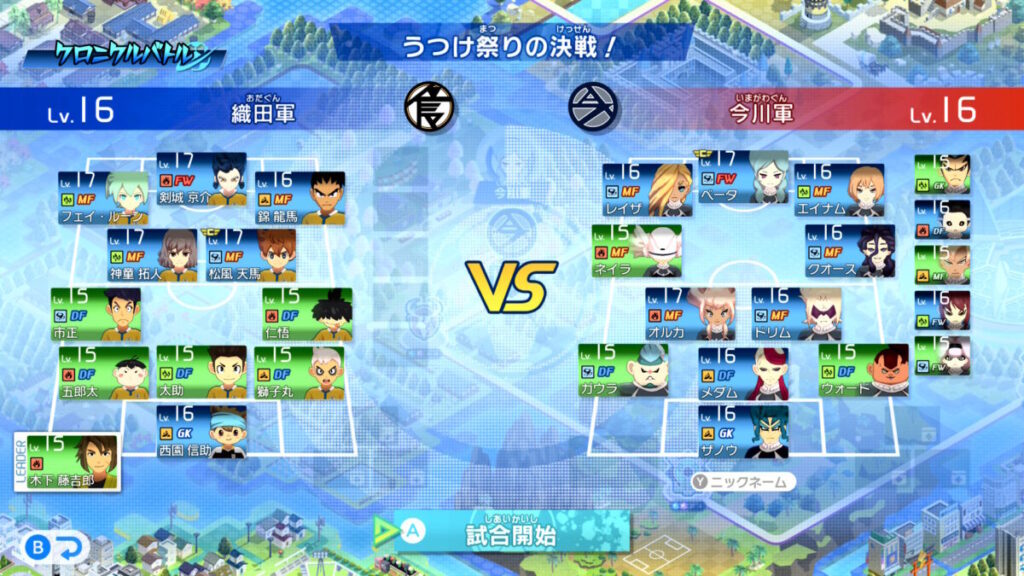The height and width of the screenshot is (576, 1024).
Task: Select forward 剣城 京介's player card
Action: tap(201, 177)
